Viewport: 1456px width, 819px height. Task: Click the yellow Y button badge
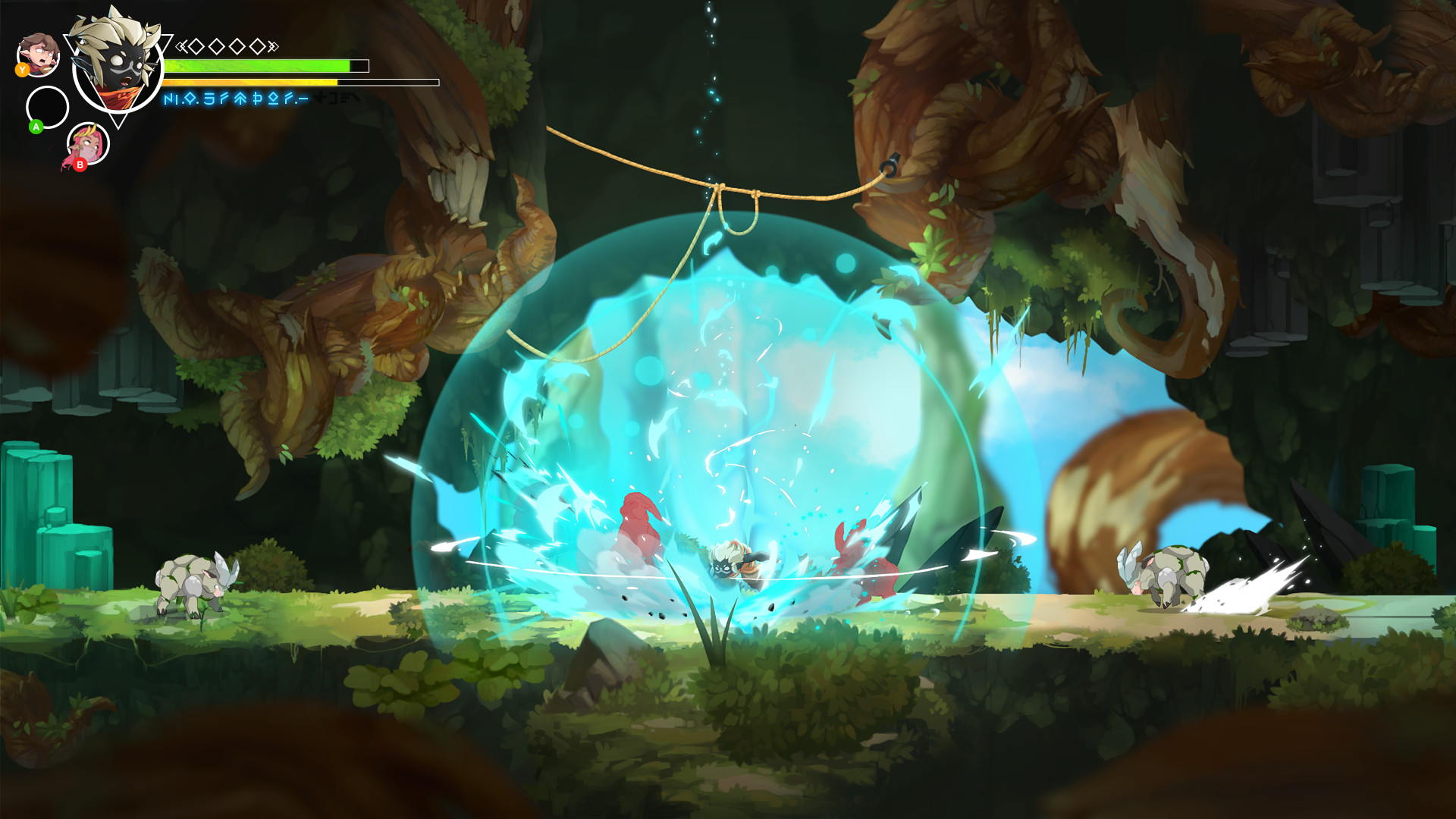(x=22, y=70)
